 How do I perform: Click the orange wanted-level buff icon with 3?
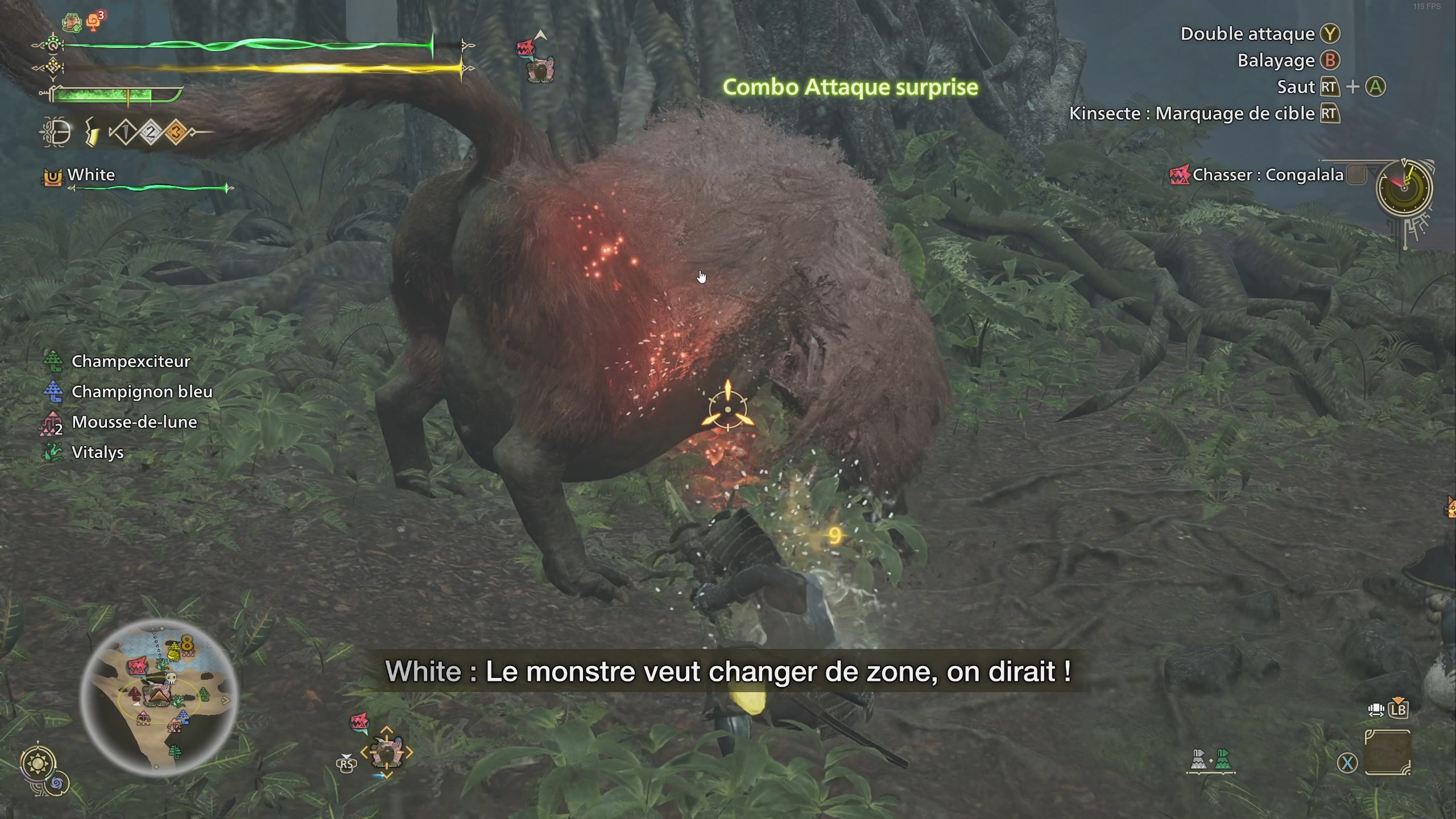pyautogui.click(x=93, y=20)
